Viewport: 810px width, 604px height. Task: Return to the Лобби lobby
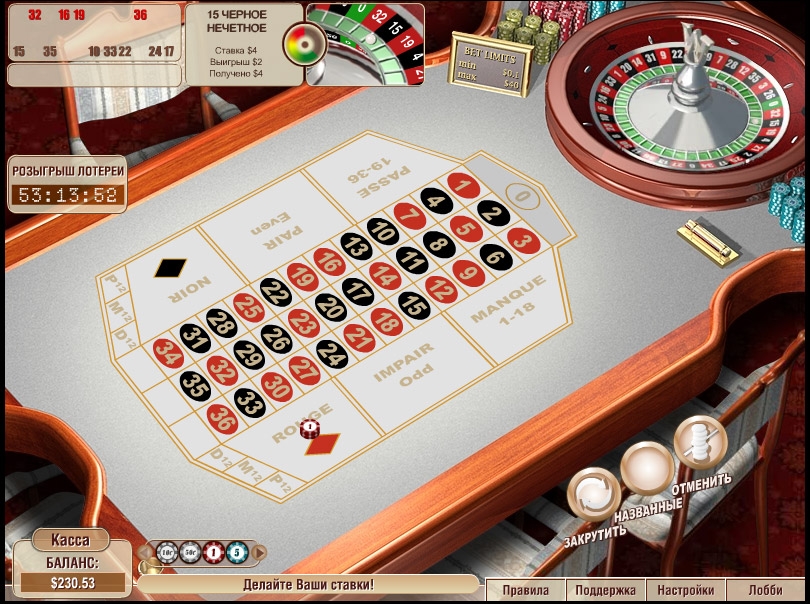766,590
